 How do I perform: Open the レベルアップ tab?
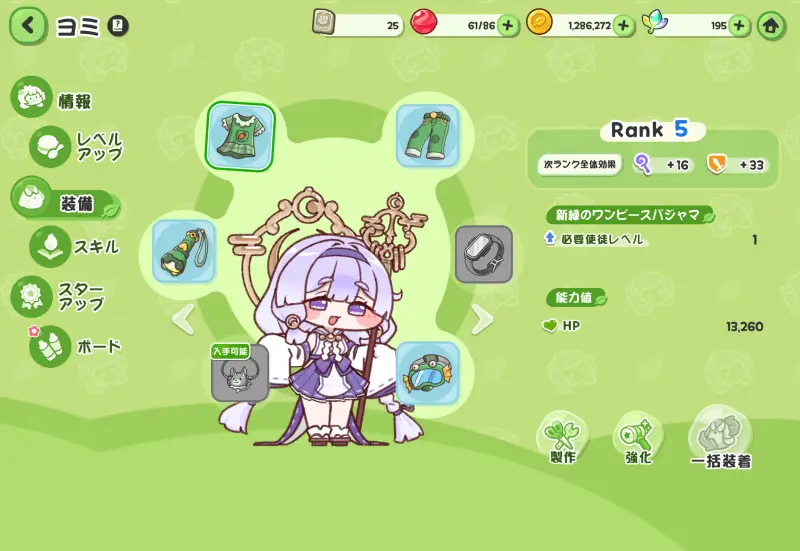pos(80,146)
